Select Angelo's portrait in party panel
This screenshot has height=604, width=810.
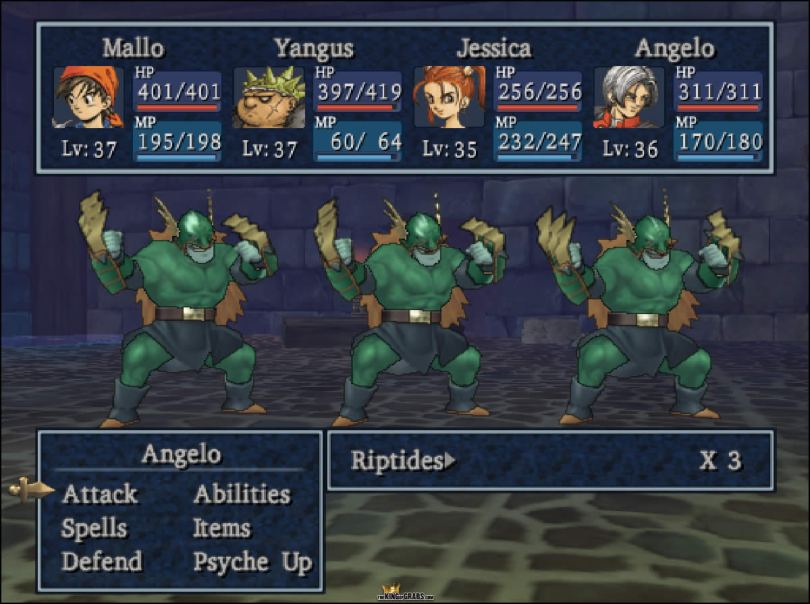pyautogui.click(x=628, y=97)
